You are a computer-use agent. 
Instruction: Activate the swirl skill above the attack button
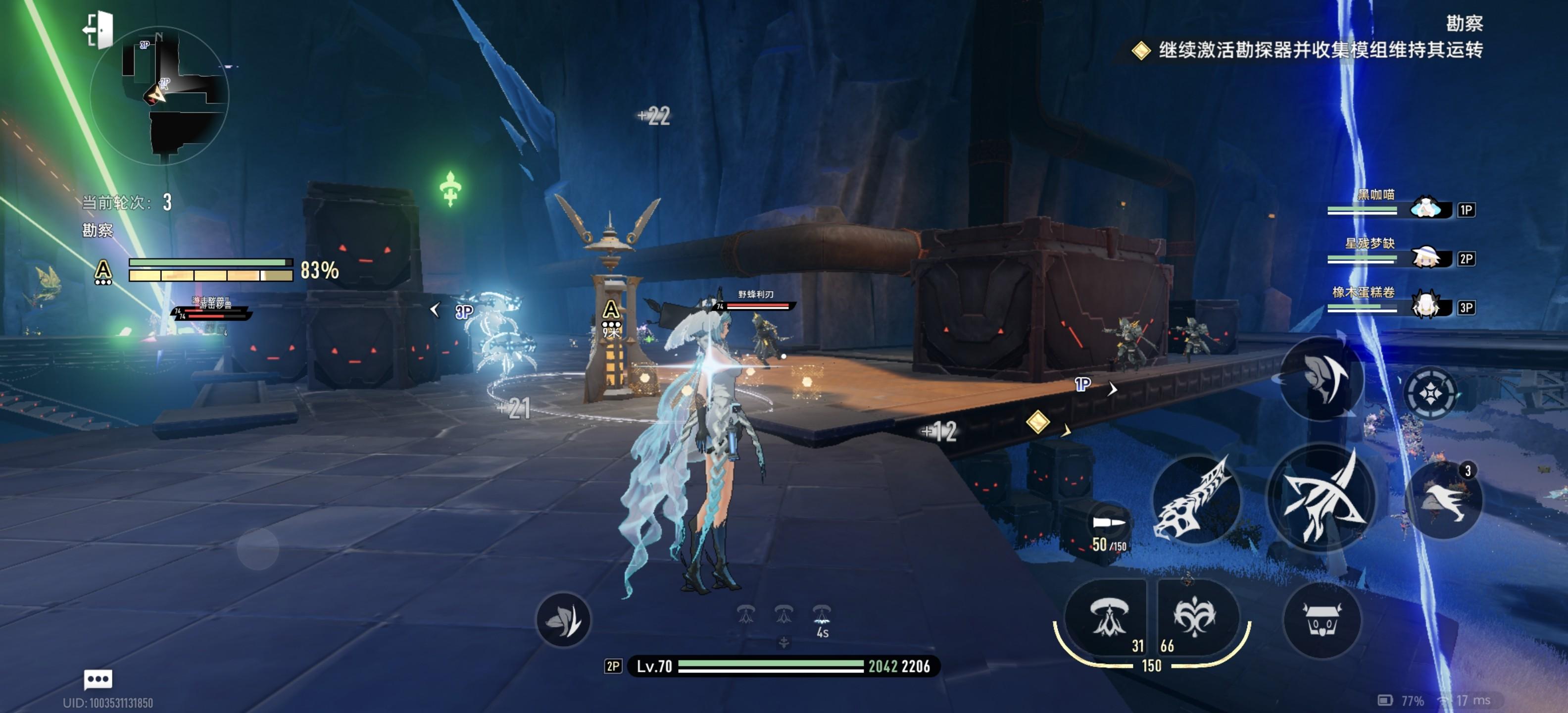coord(1321,377)
